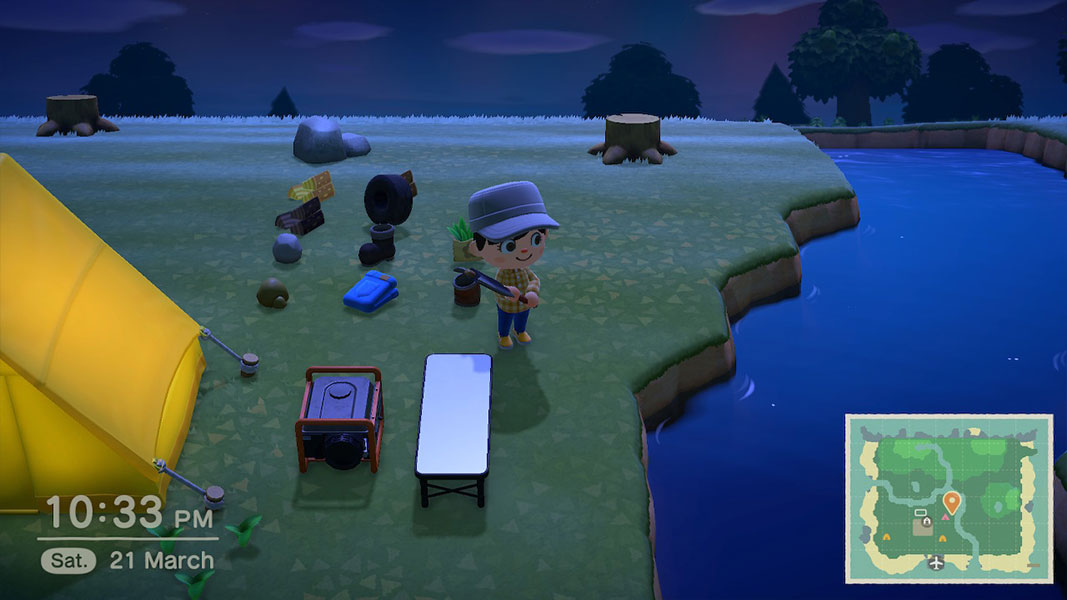
Task: Click the orange location pin on the minimap
Action: click(951, 501)
